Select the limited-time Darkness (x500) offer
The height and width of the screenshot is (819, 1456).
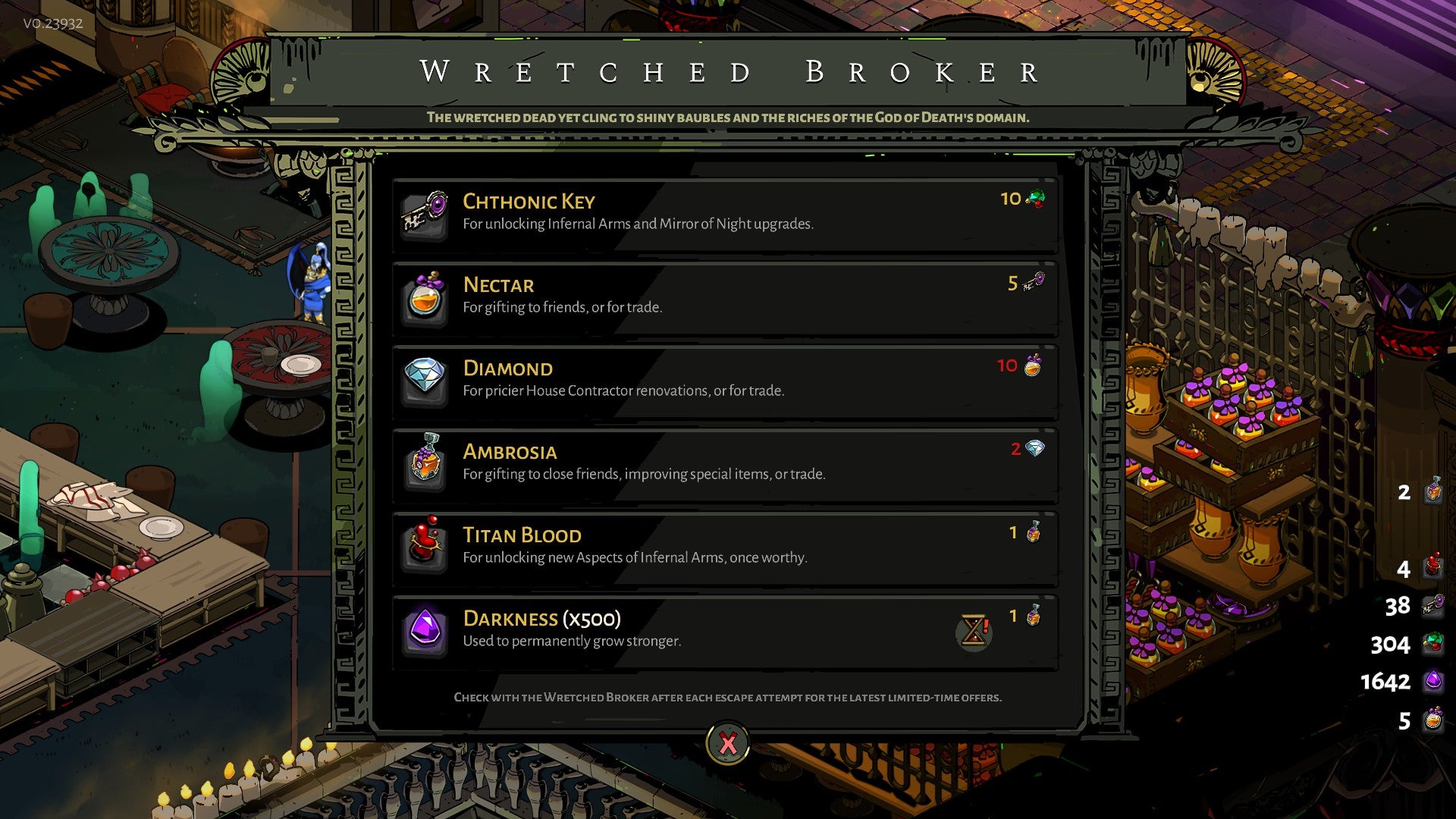[724, 632]
